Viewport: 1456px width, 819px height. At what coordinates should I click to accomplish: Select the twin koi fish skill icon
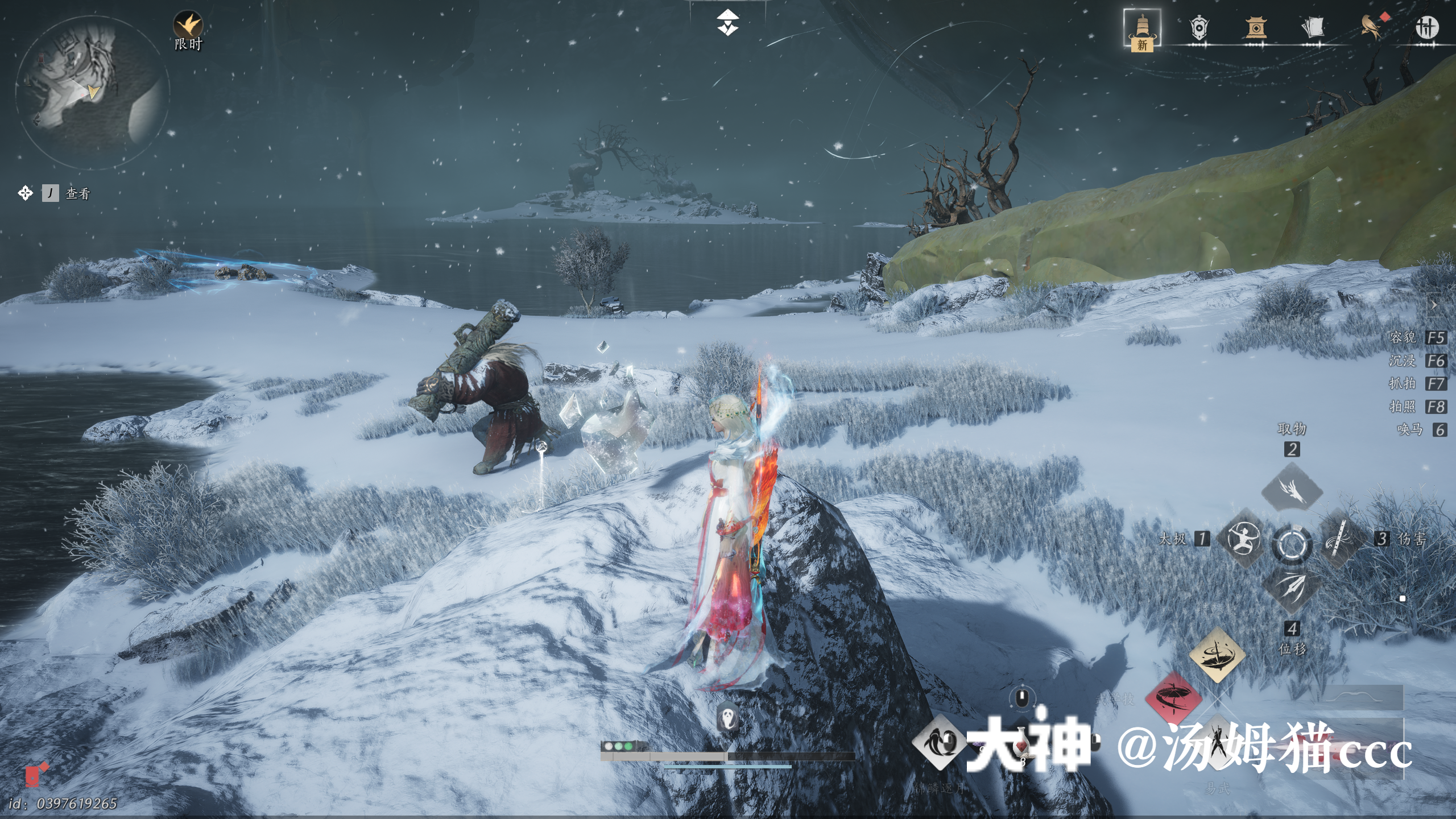(x=939, y=742)
